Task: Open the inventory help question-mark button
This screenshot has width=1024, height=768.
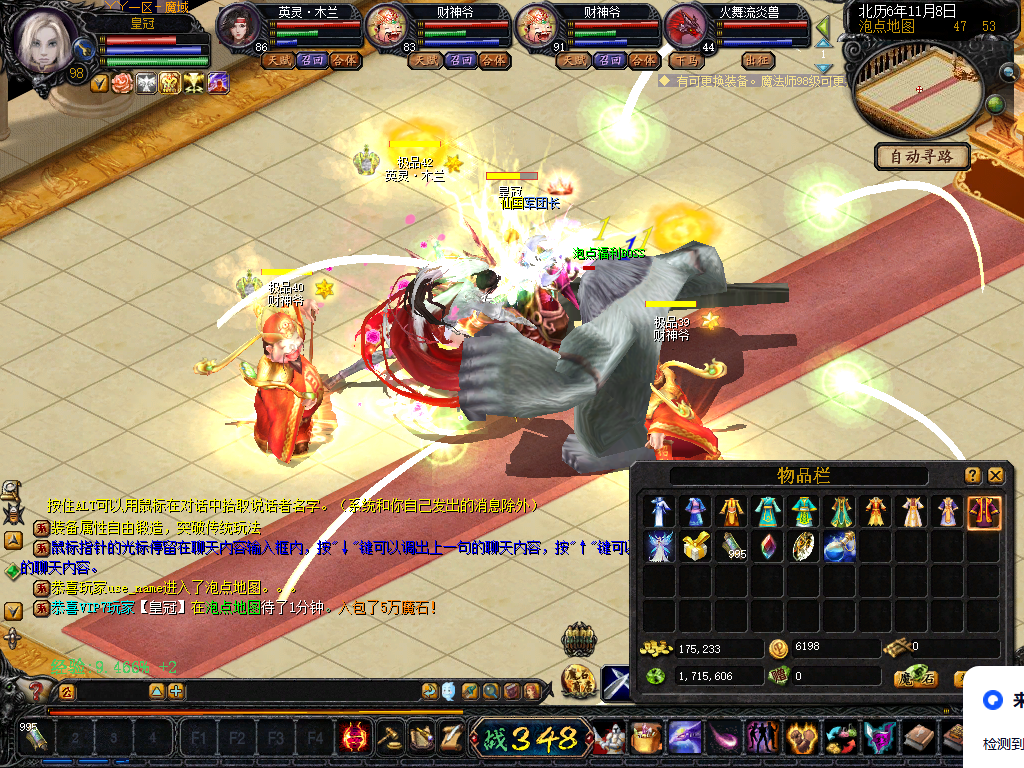Action: click(x=972, y=476)
